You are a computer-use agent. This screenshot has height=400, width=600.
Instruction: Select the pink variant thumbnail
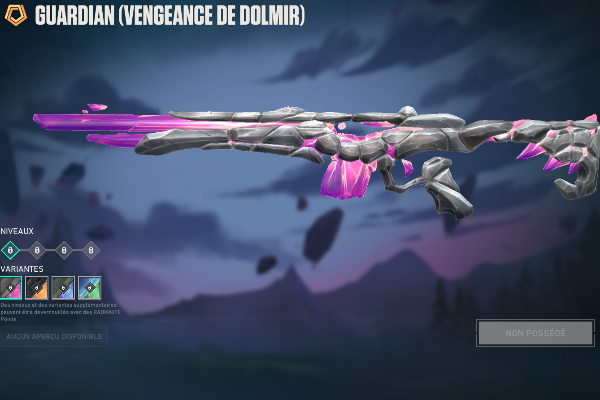click(10, 288)
